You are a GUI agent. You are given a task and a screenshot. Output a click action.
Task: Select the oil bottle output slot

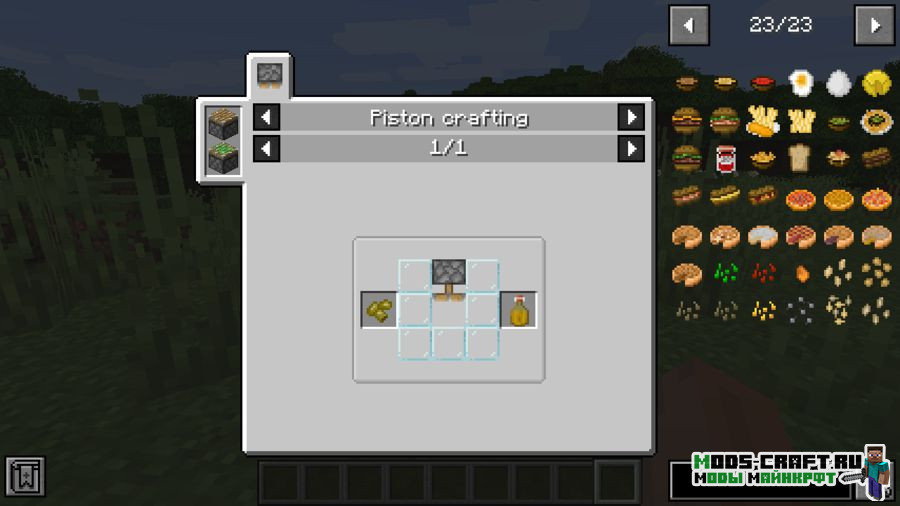(x=518, y=310)
